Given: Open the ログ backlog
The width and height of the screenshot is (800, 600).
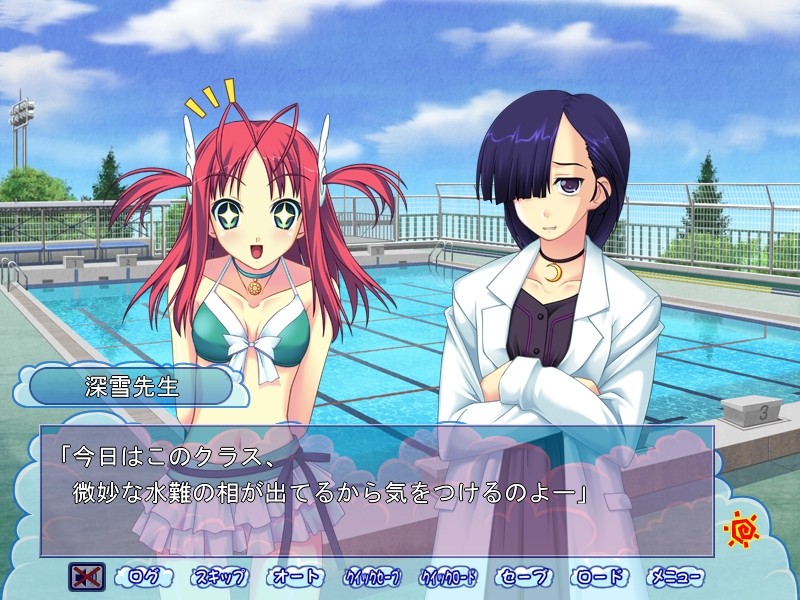Looking at the screenshot, I should point(143,577).
